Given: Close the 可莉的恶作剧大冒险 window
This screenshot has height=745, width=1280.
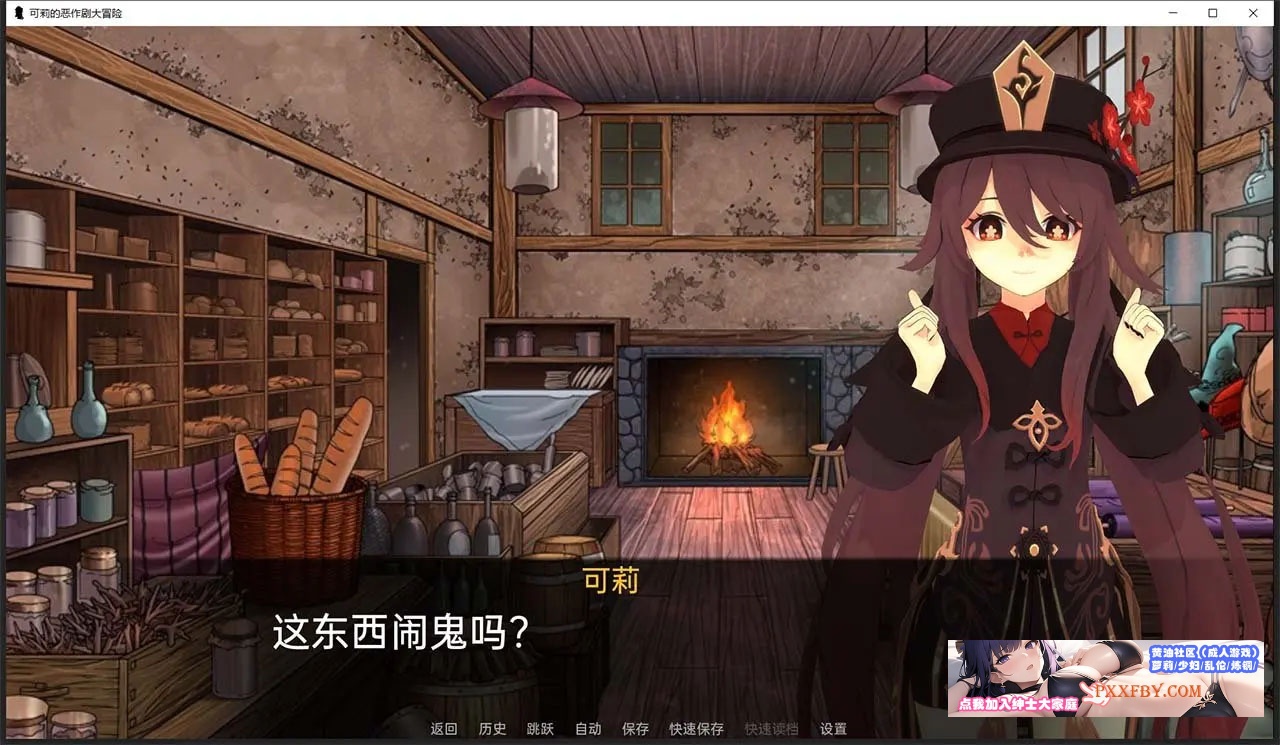Looking at the screenshot, I should (x=1253, y=13).
